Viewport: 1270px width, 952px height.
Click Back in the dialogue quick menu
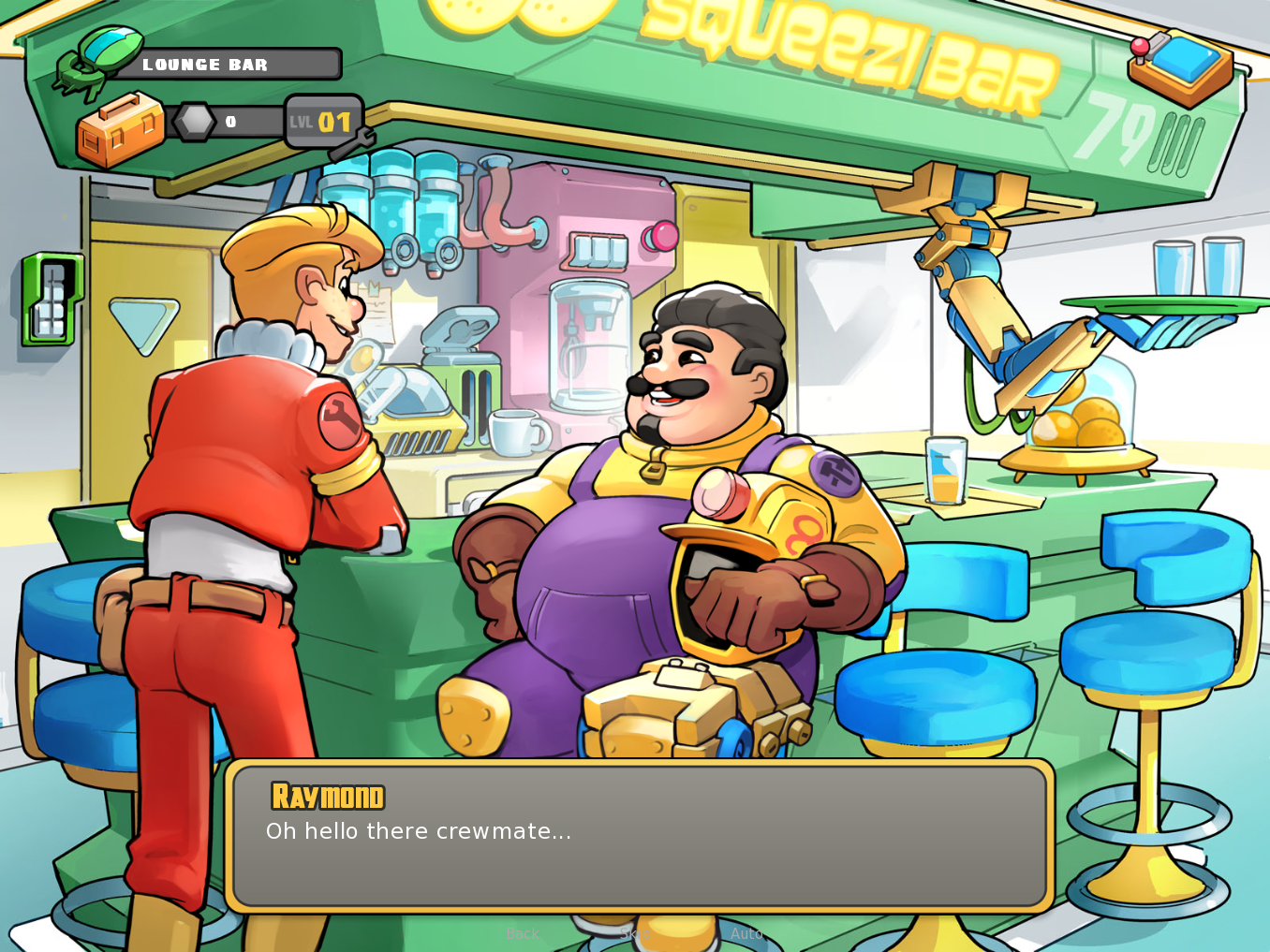(x=523, y=933)
